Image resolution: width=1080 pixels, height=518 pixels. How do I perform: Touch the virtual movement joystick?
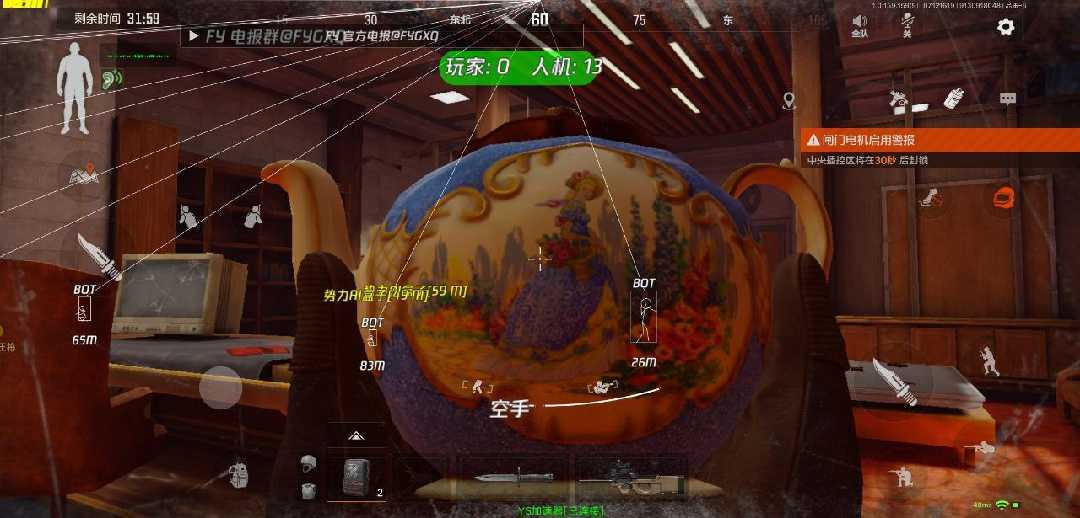point(220,386)
